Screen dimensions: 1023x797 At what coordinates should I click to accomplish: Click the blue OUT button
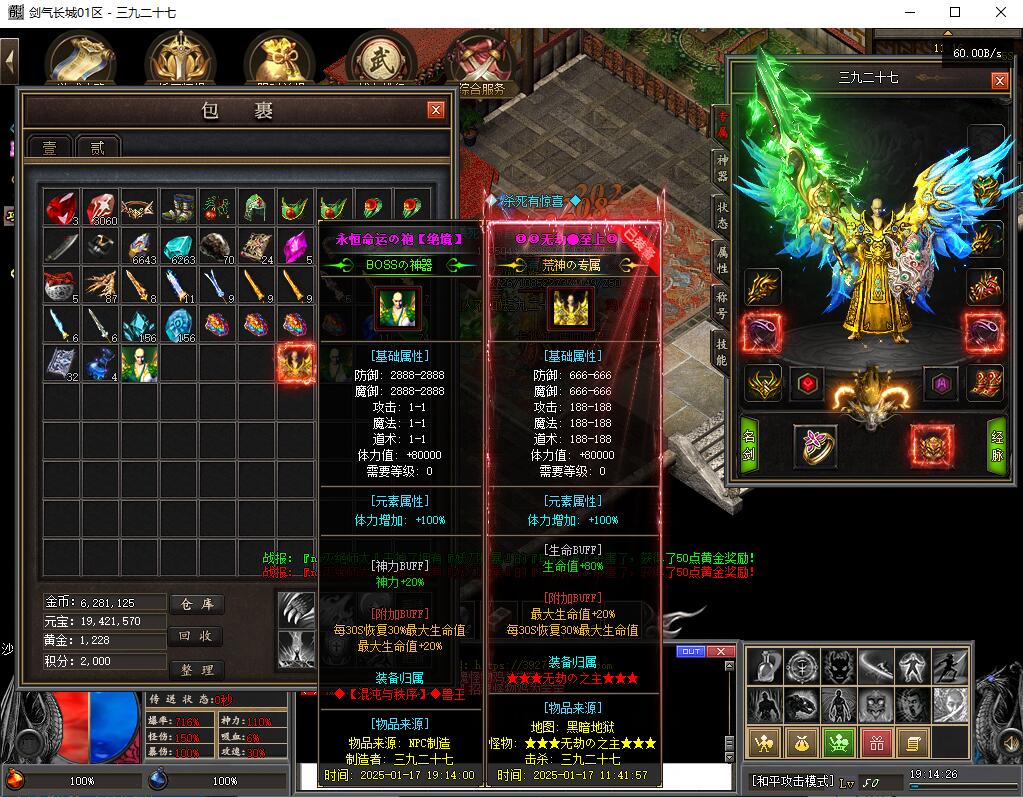(690, 652)
